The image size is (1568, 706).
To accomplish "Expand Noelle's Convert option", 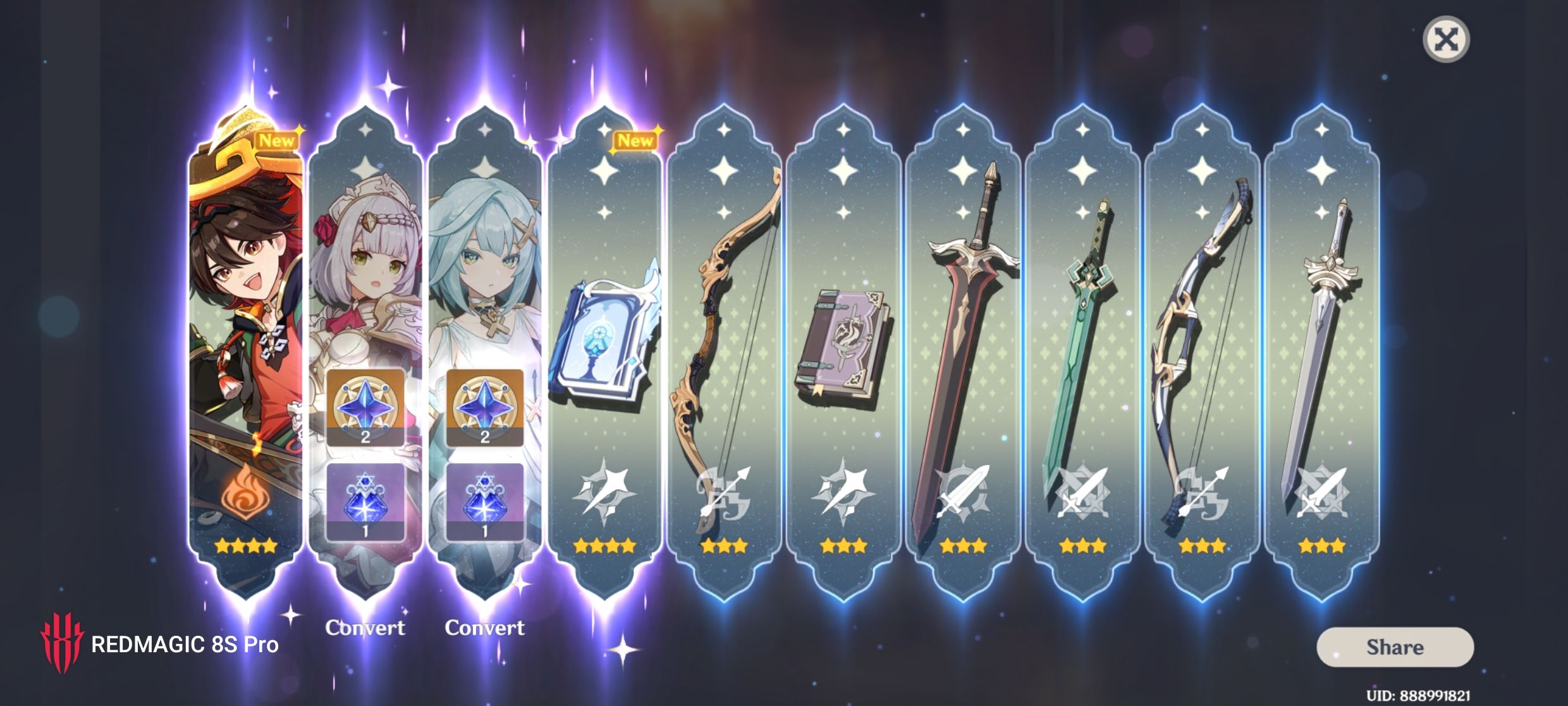I will (365, 628).
